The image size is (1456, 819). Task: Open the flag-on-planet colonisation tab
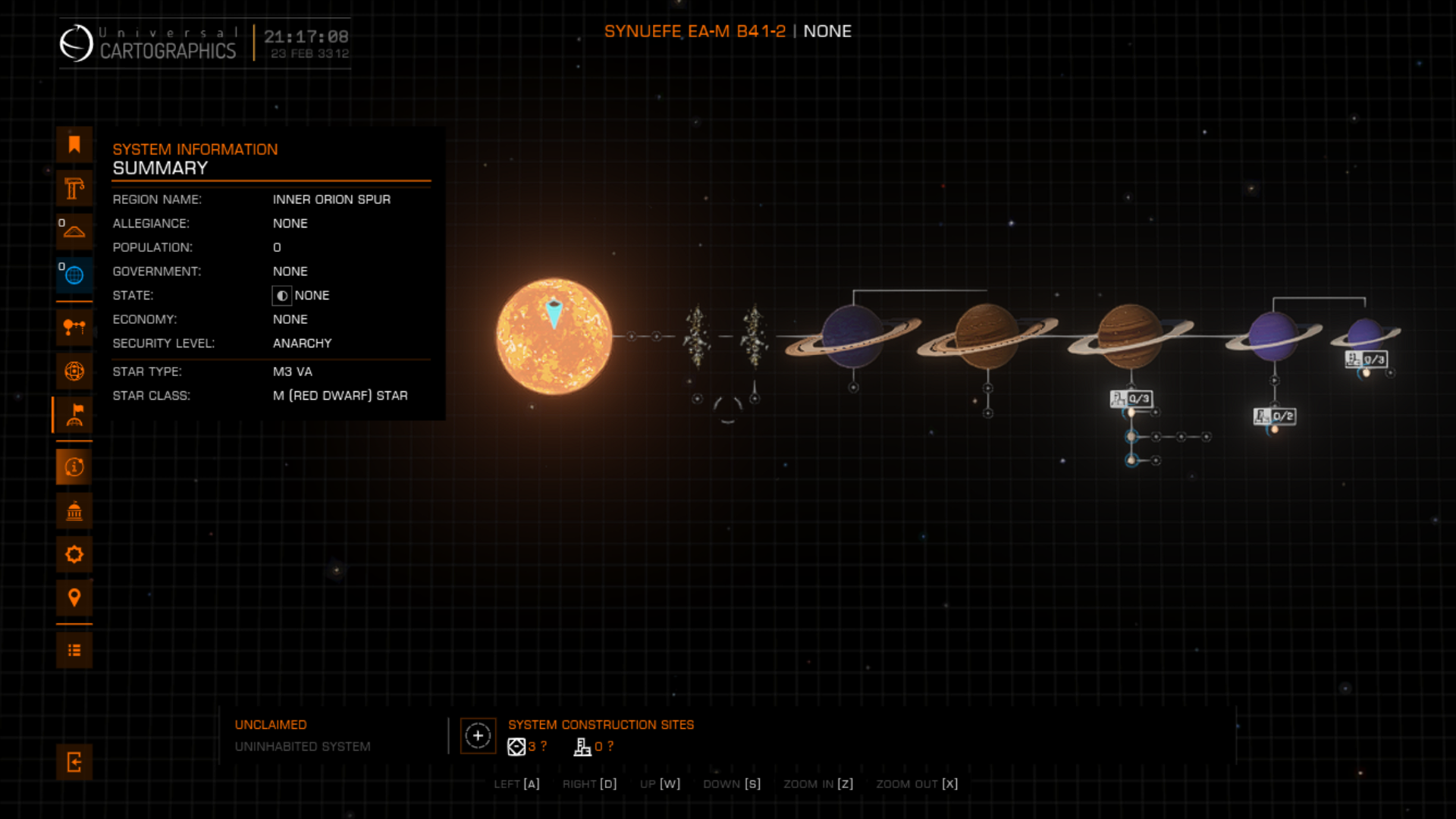[x=74, y=415]
